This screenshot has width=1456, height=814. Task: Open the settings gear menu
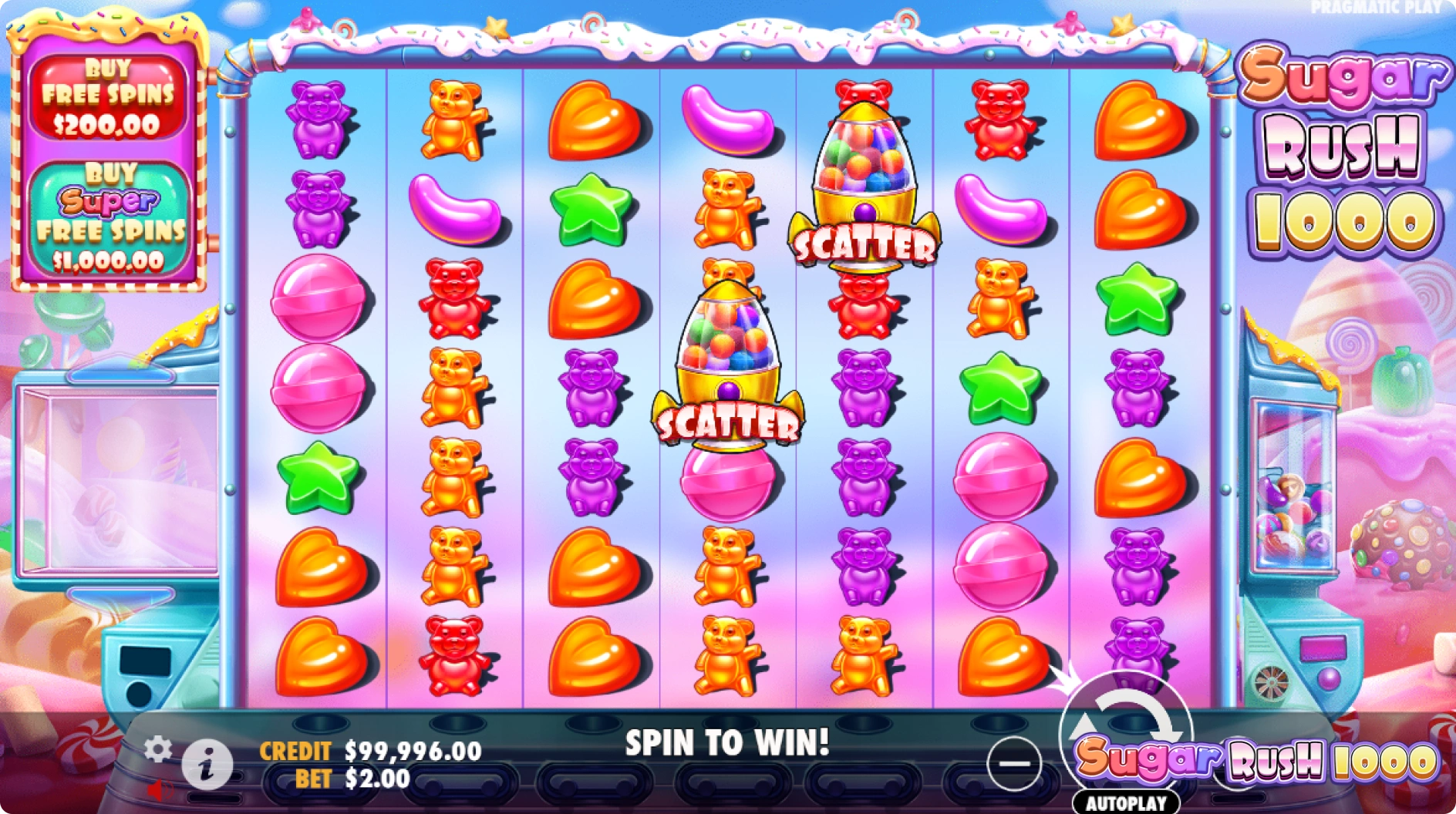[x=160, y=747]
